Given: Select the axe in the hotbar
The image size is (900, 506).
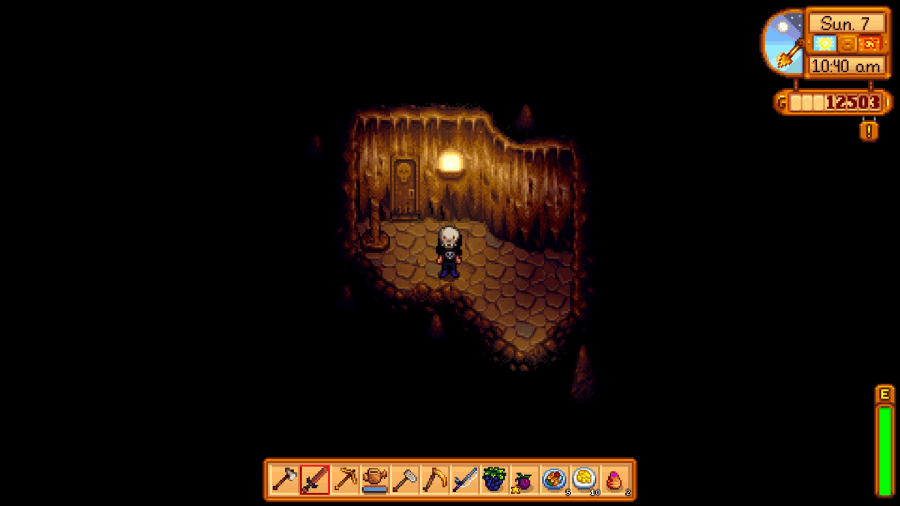Looking at the screenshot, I should [285, 479].
